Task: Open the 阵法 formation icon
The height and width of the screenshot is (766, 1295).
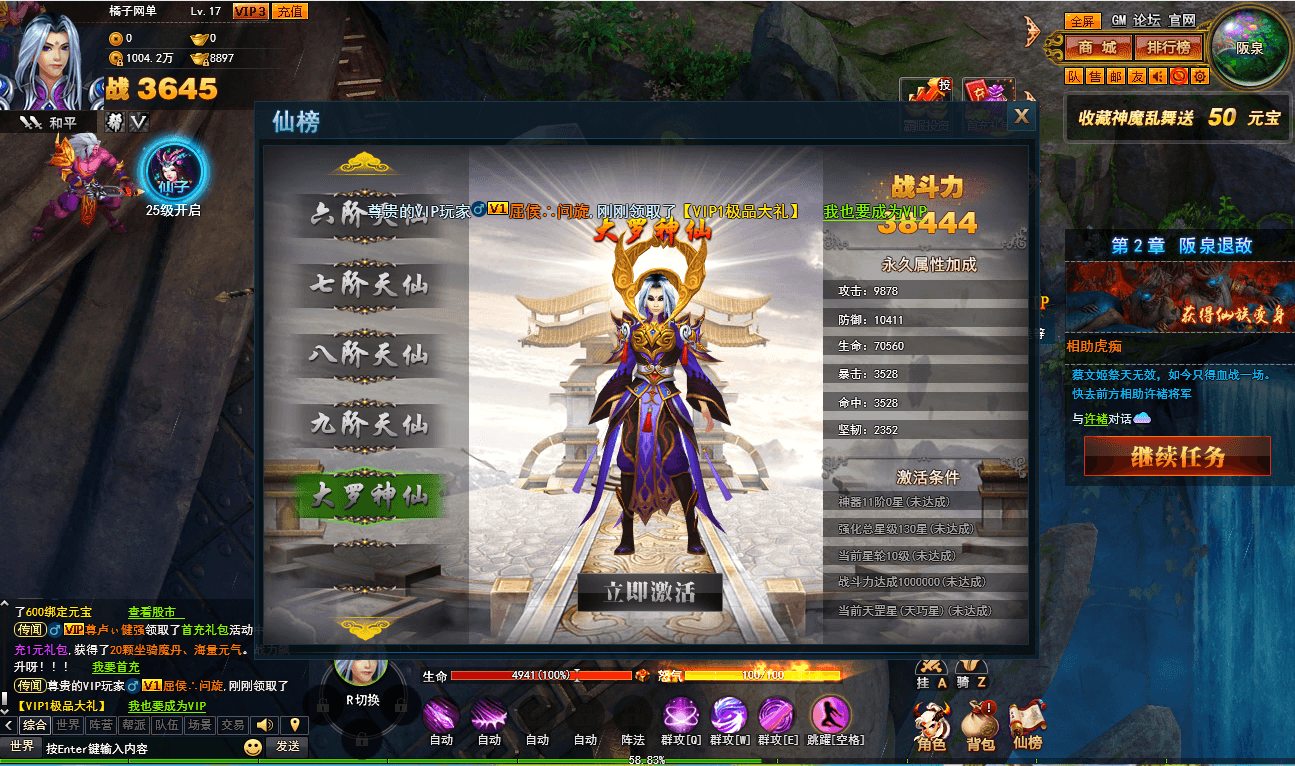Action: pyautogui.click(x=633, y=722)
